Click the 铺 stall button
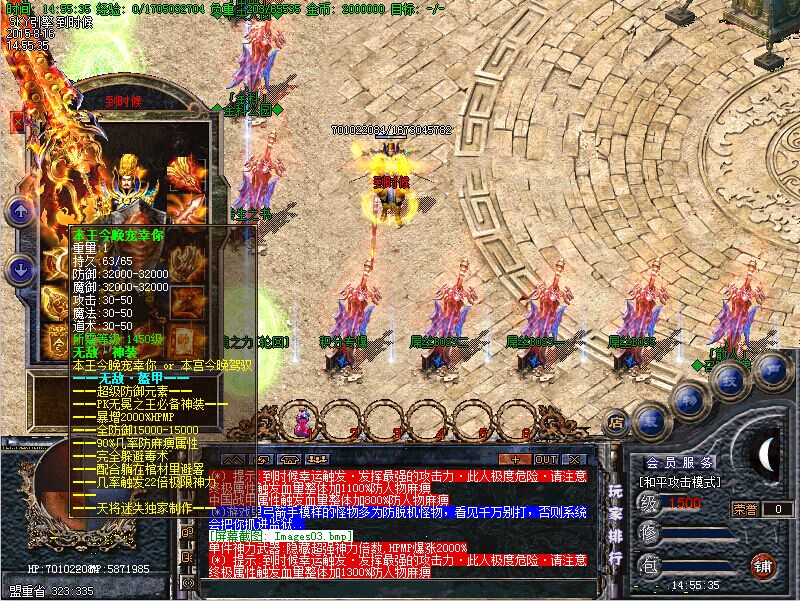The image size is (800, 601). [x=763, y=564]
